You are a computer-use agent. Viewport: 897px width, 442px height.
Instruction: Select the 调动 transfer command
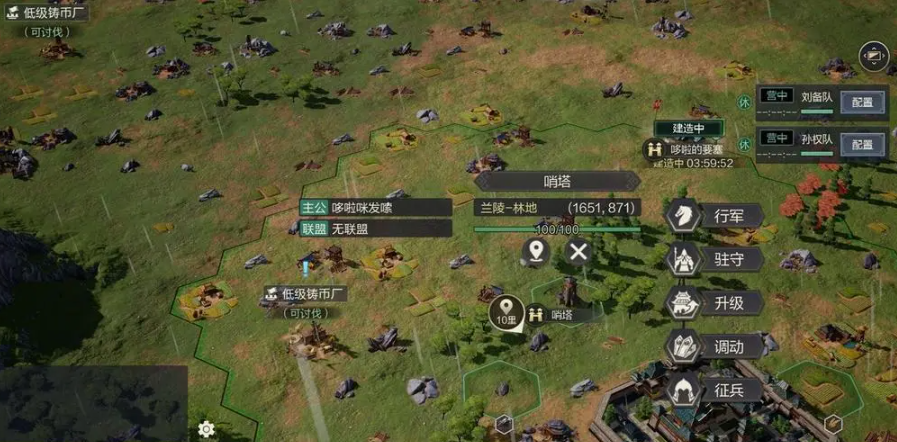tap(715, 347)
